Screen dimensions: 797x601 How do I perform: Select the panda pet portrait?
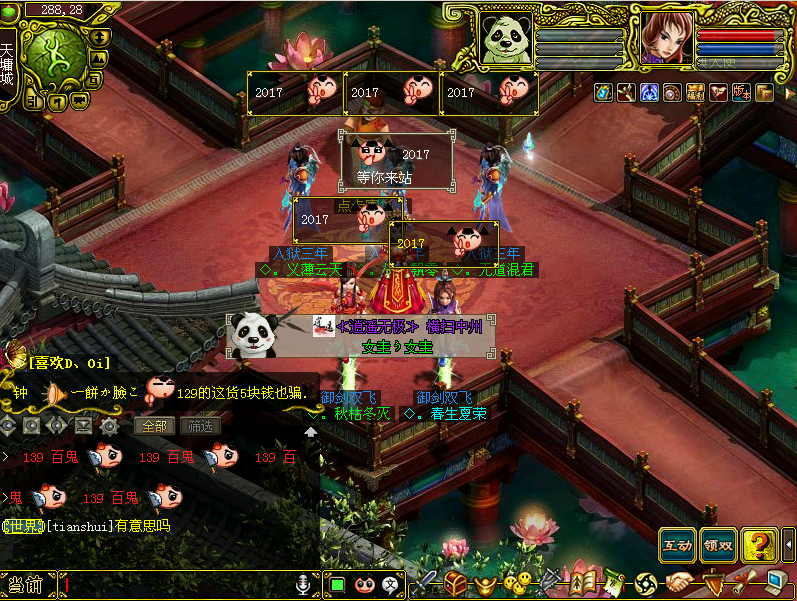coord(505,39)
